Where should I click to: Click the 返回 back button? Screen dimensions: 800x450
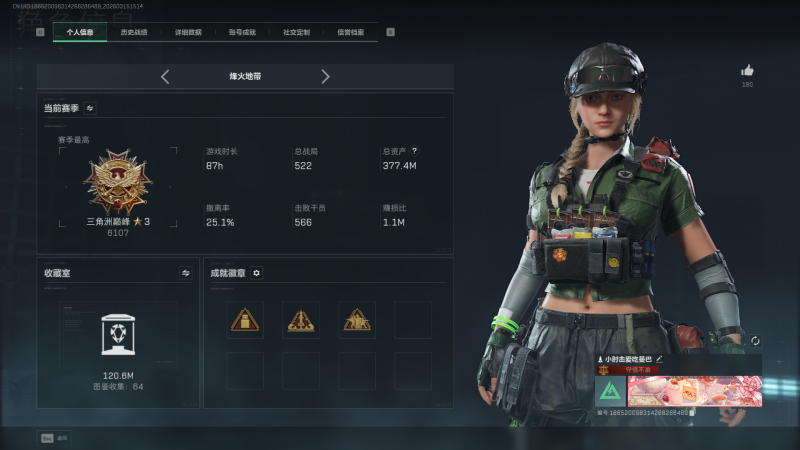coord(53,438)
